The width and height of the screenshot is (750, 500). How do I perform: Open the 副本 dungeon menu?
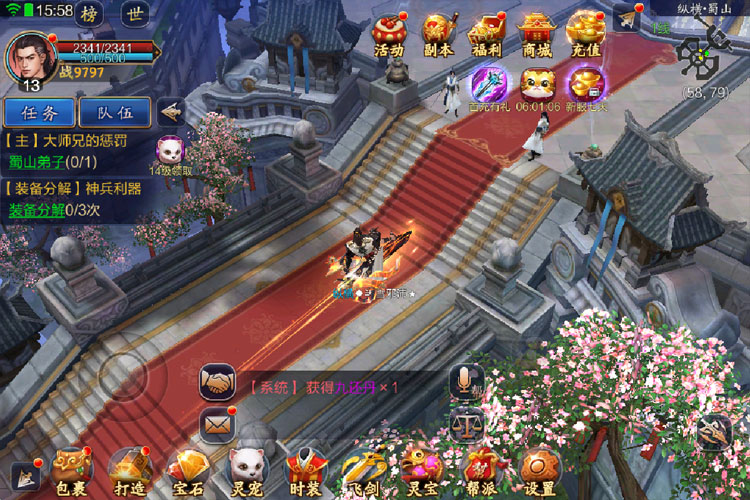438,33
